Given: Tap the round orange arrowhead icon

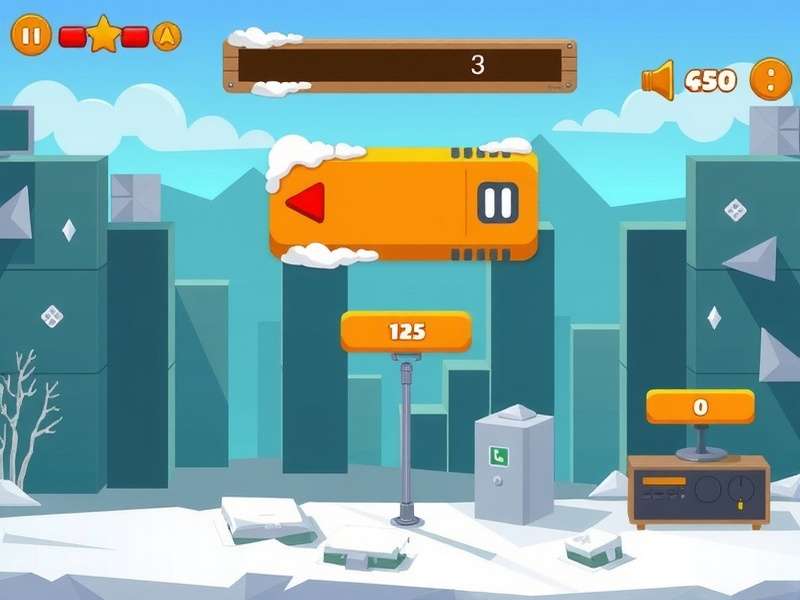Looking at the screenshot, I should [x=167, y=36].
